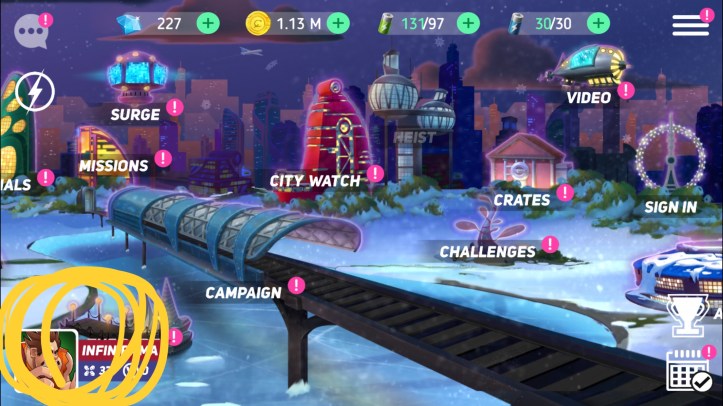Open the hamburger main menu
Image resolution: width=723 pixels, height=406 pixels.
pos(690,25)
